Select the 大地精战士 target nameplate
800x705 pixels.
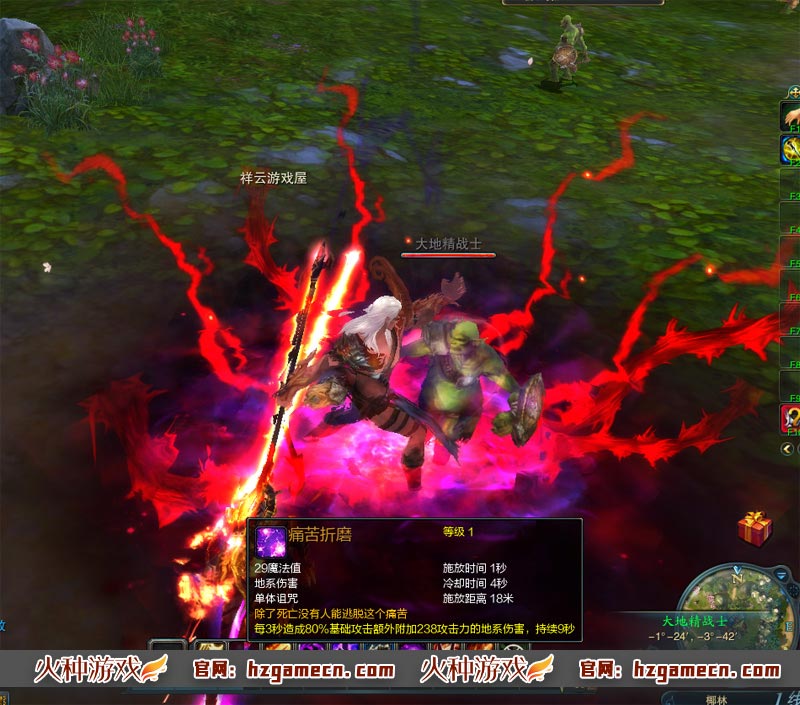coord(449,243)
